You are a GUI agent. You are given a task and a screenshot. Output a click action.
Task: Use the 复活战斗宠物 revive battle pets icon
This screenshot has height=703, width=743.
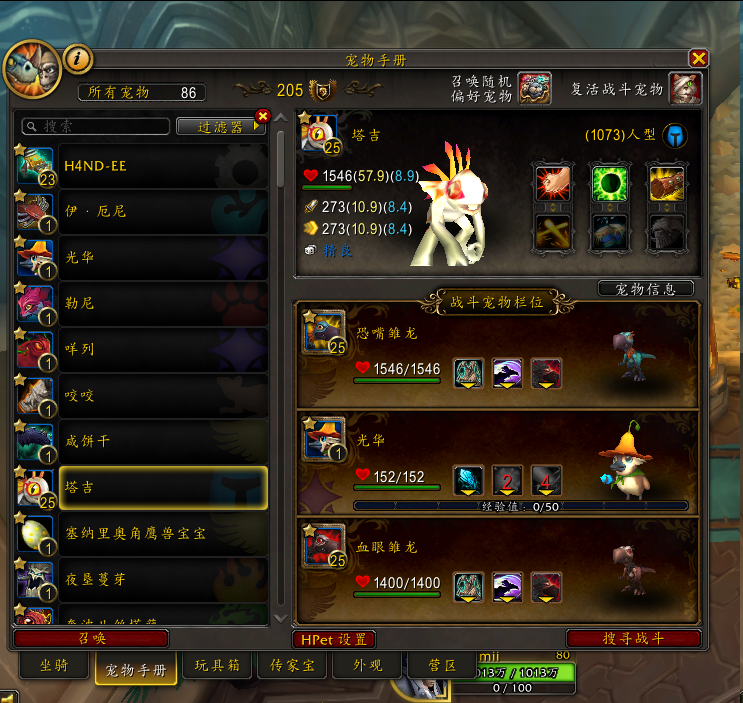685,89
